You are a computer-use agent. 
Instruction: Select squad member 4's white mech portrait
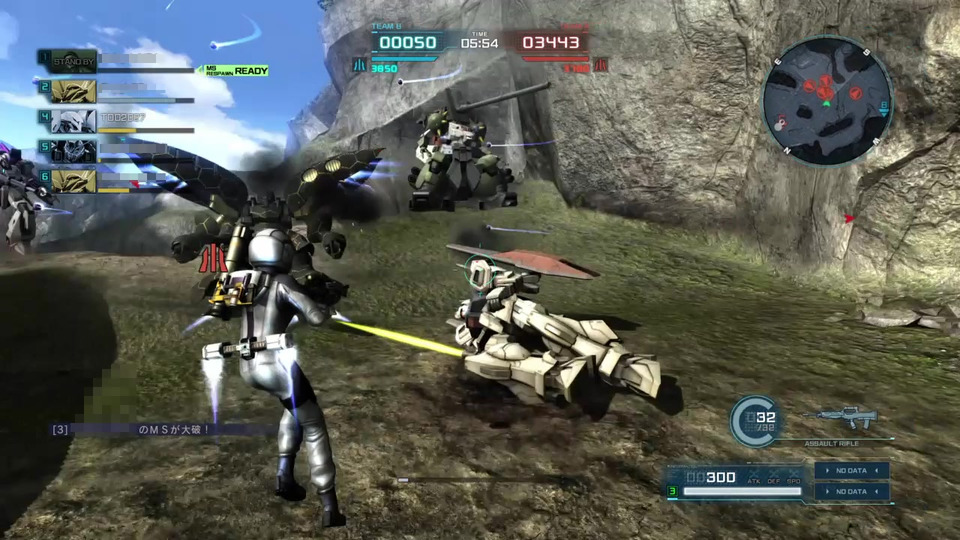point(73,121)
